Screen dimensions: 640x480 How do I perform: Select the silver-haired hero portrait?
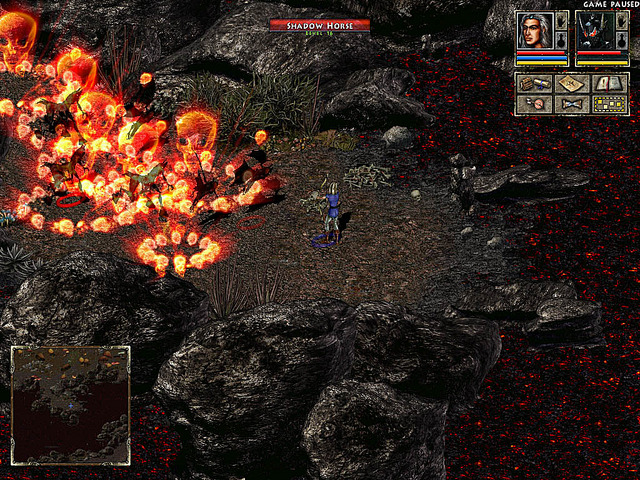pyautogui.click(x=535, y=30)
